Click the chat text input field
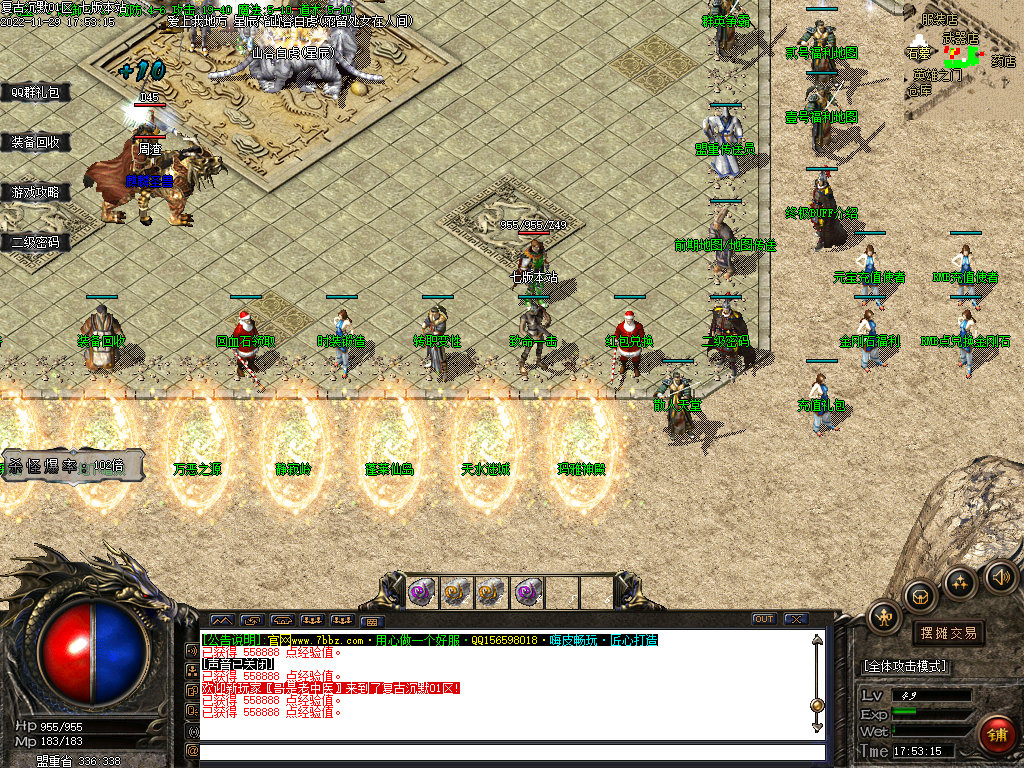This screenshot has width=1024, height=768. point(512,751)
